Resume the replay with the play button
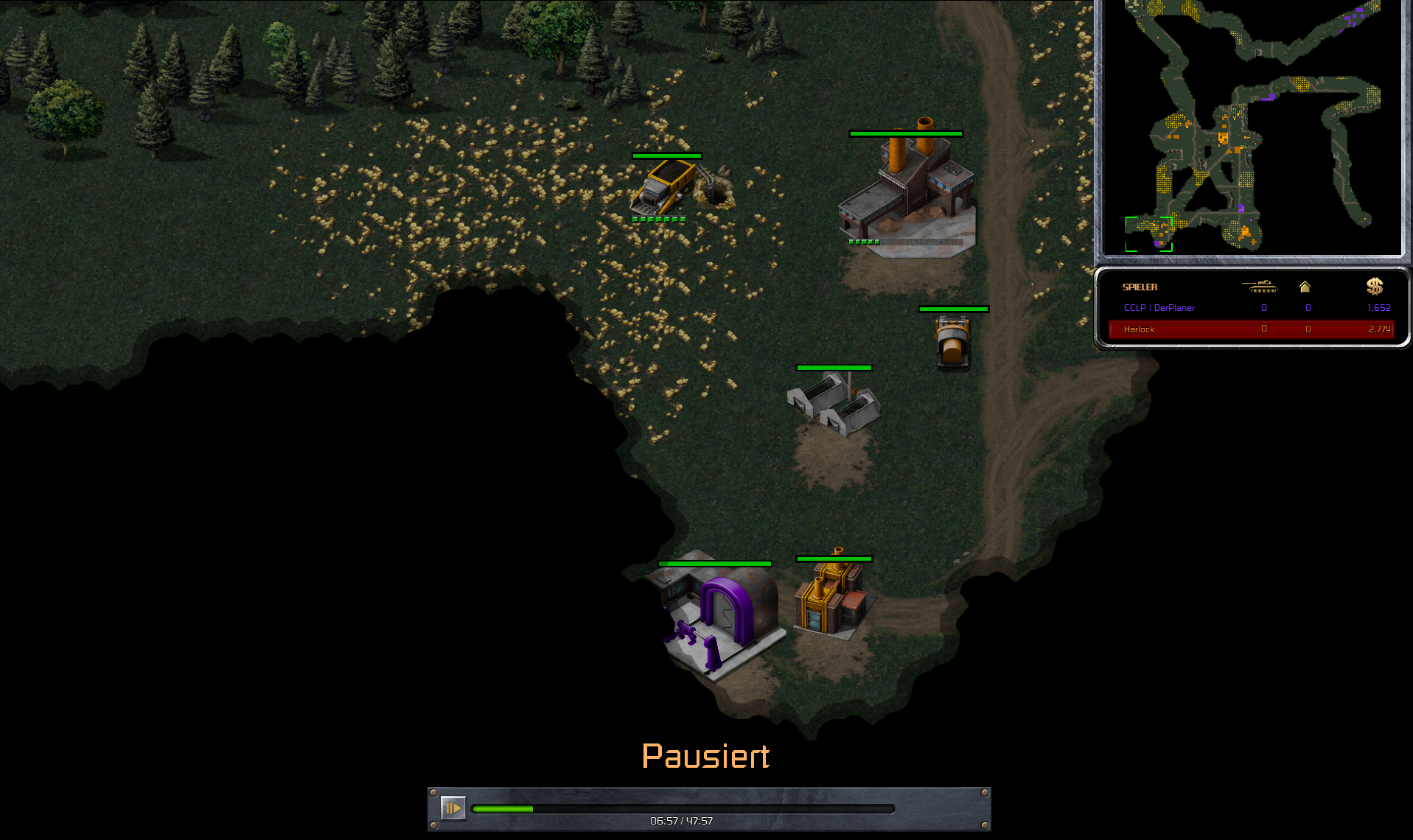Viewport: 1413px width, 840px height. [x=453, y=808]
